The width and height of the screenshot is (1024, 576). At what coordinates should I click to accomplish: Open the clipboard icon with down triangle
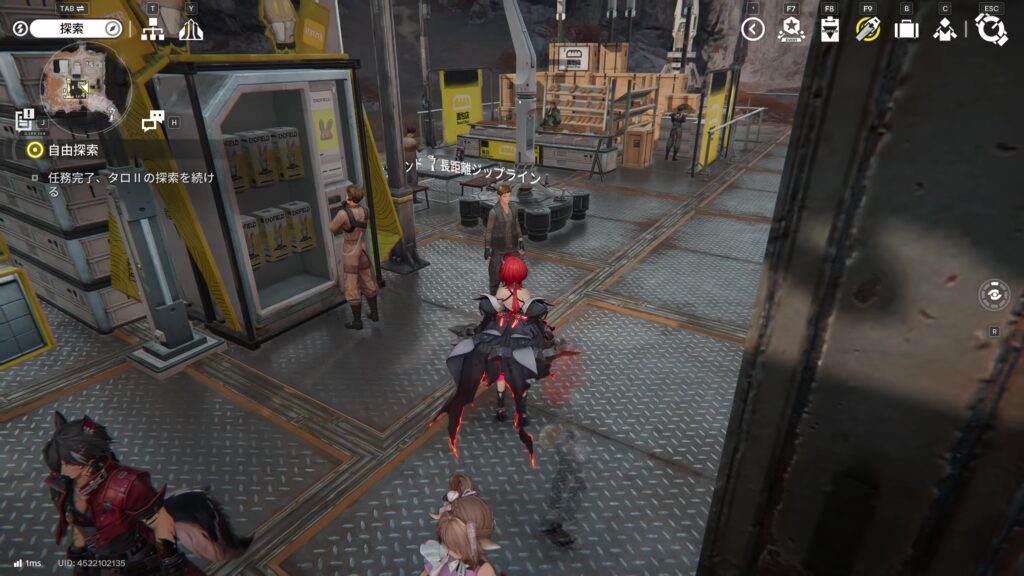[829, 29]
